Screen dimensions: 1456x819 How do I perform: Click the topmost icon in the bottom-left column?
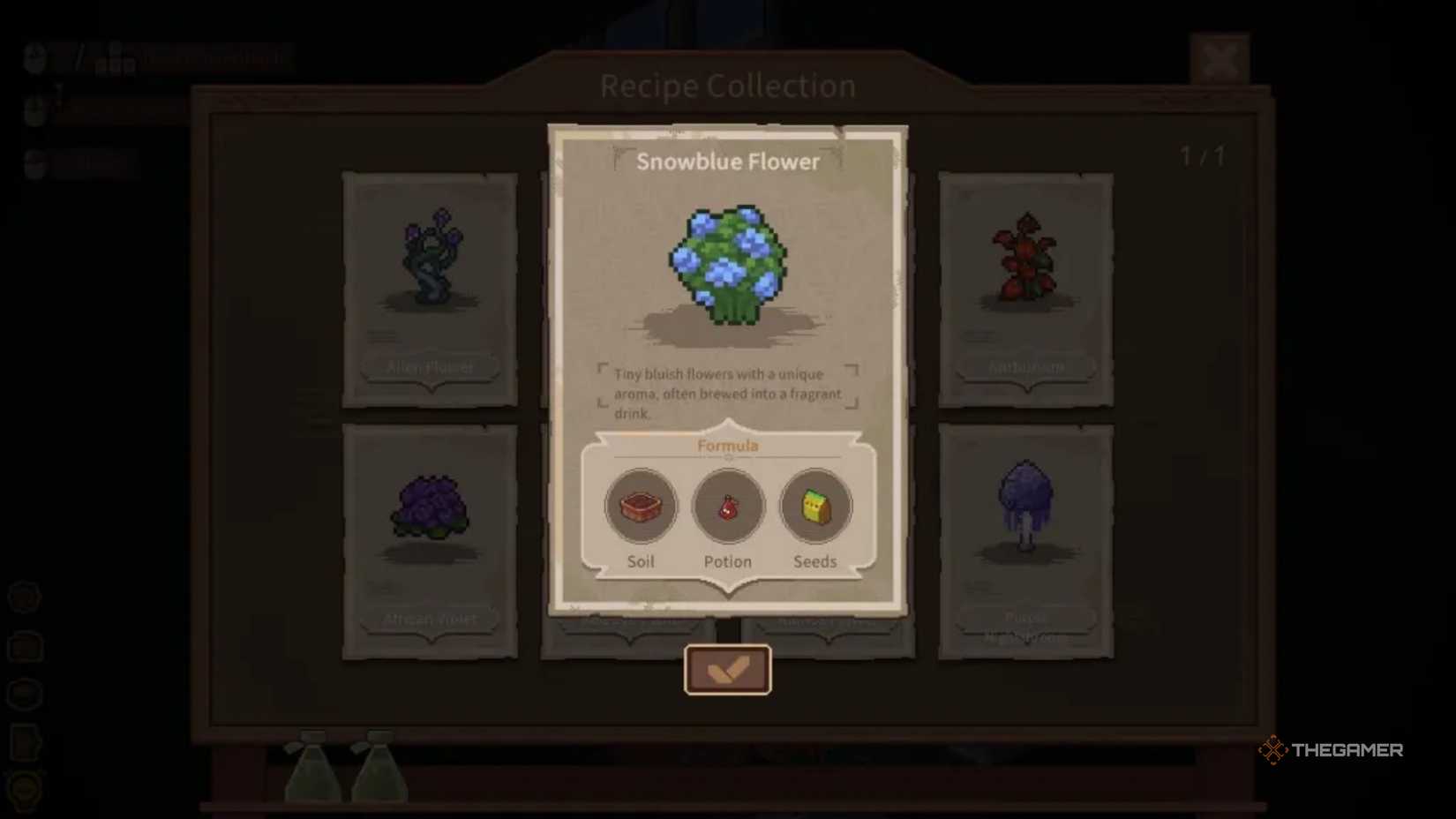coord(26,597)
